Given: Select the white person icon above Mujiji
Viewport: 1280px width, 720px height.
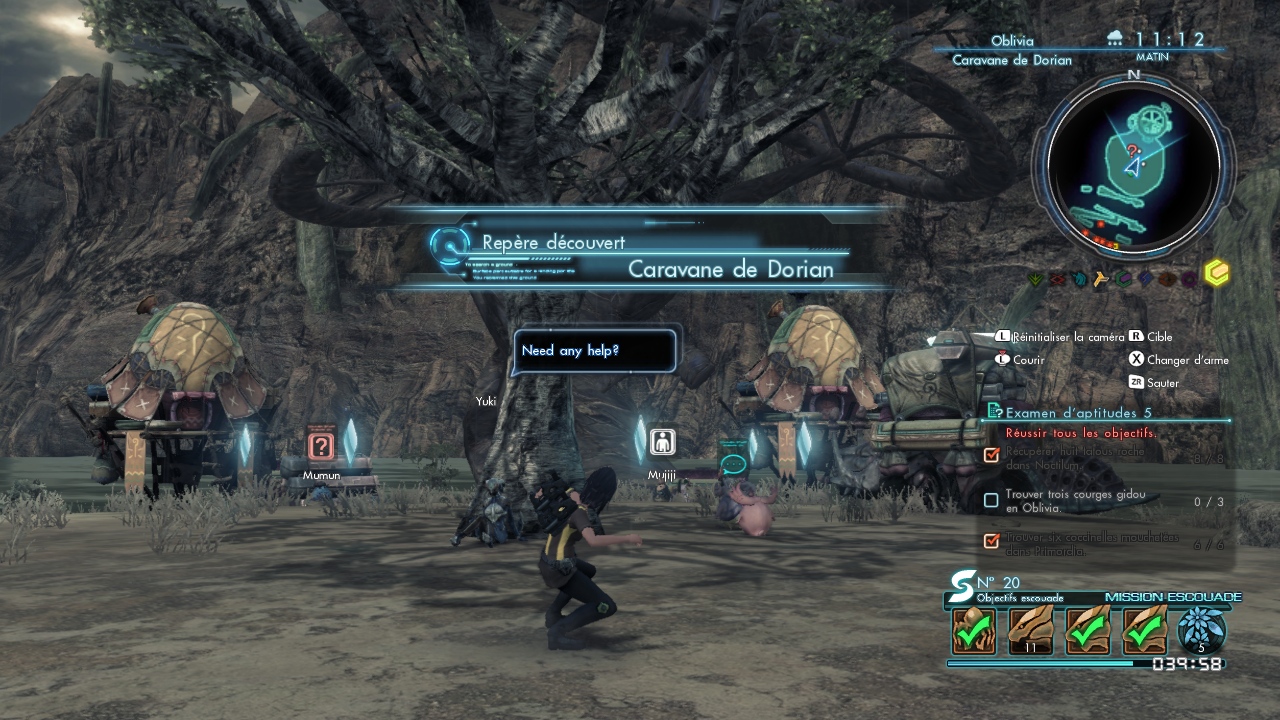Looking at the screenshot, I should click(661, 441).
